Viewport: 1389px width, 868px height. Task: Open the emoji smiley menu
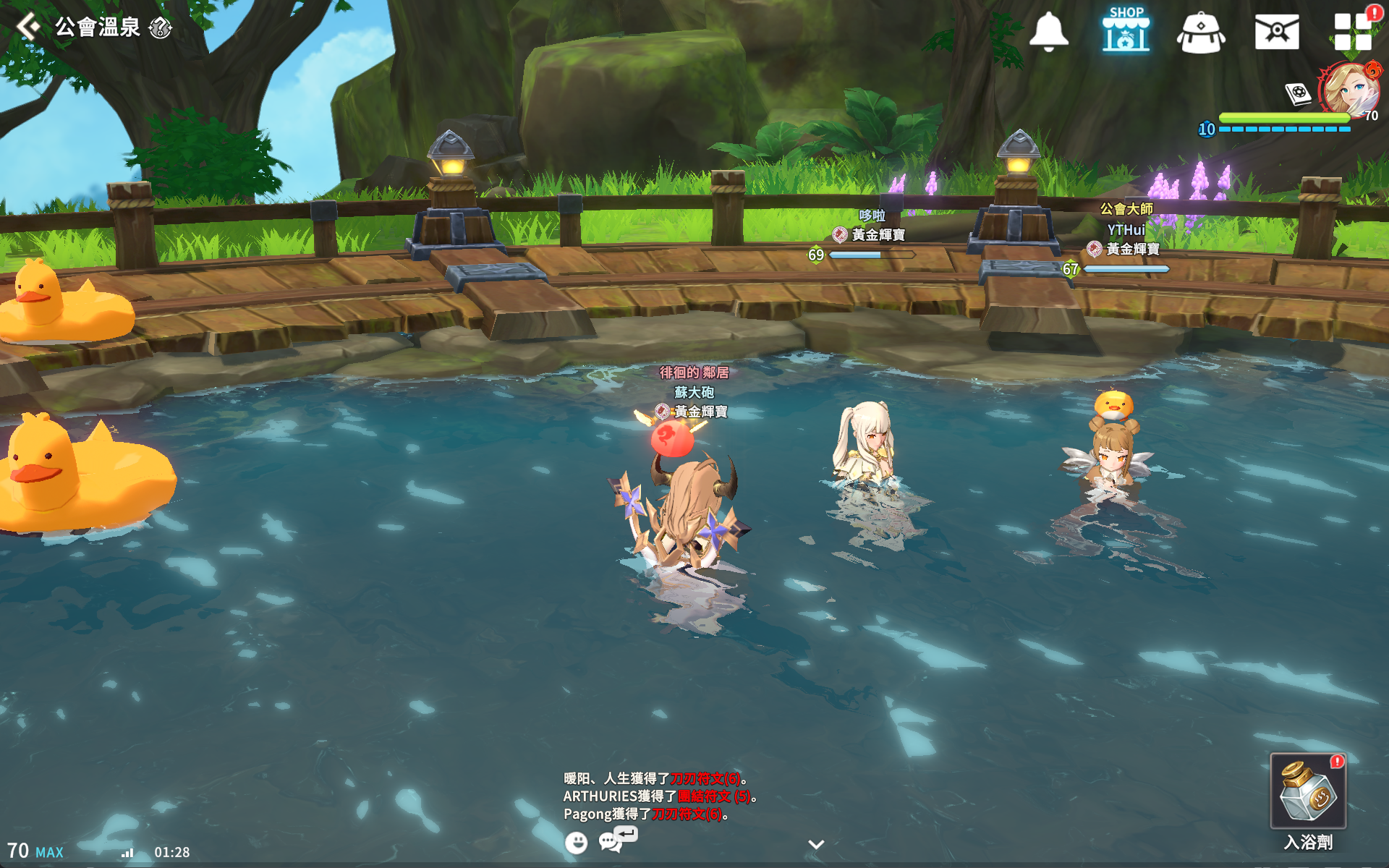pos(576,843)
